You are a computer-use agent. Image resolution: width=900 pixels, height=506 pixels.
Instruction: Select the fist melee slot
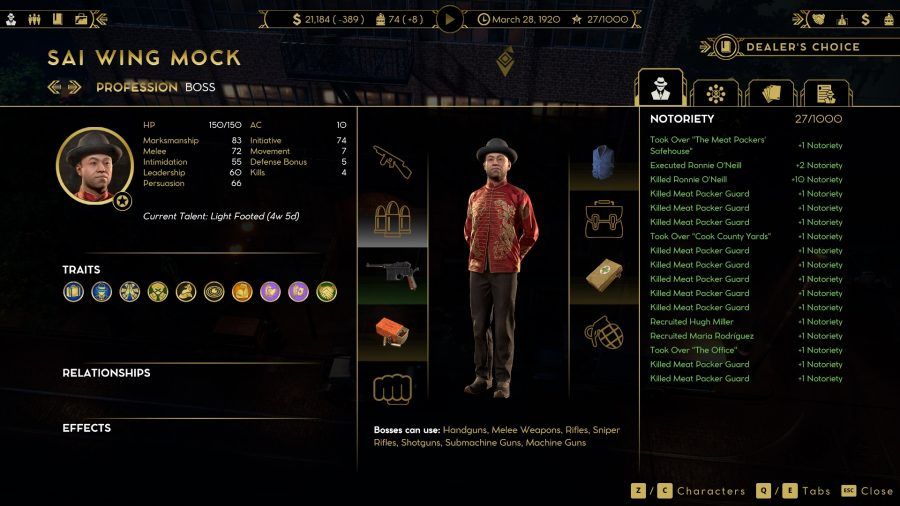(392, 388)
